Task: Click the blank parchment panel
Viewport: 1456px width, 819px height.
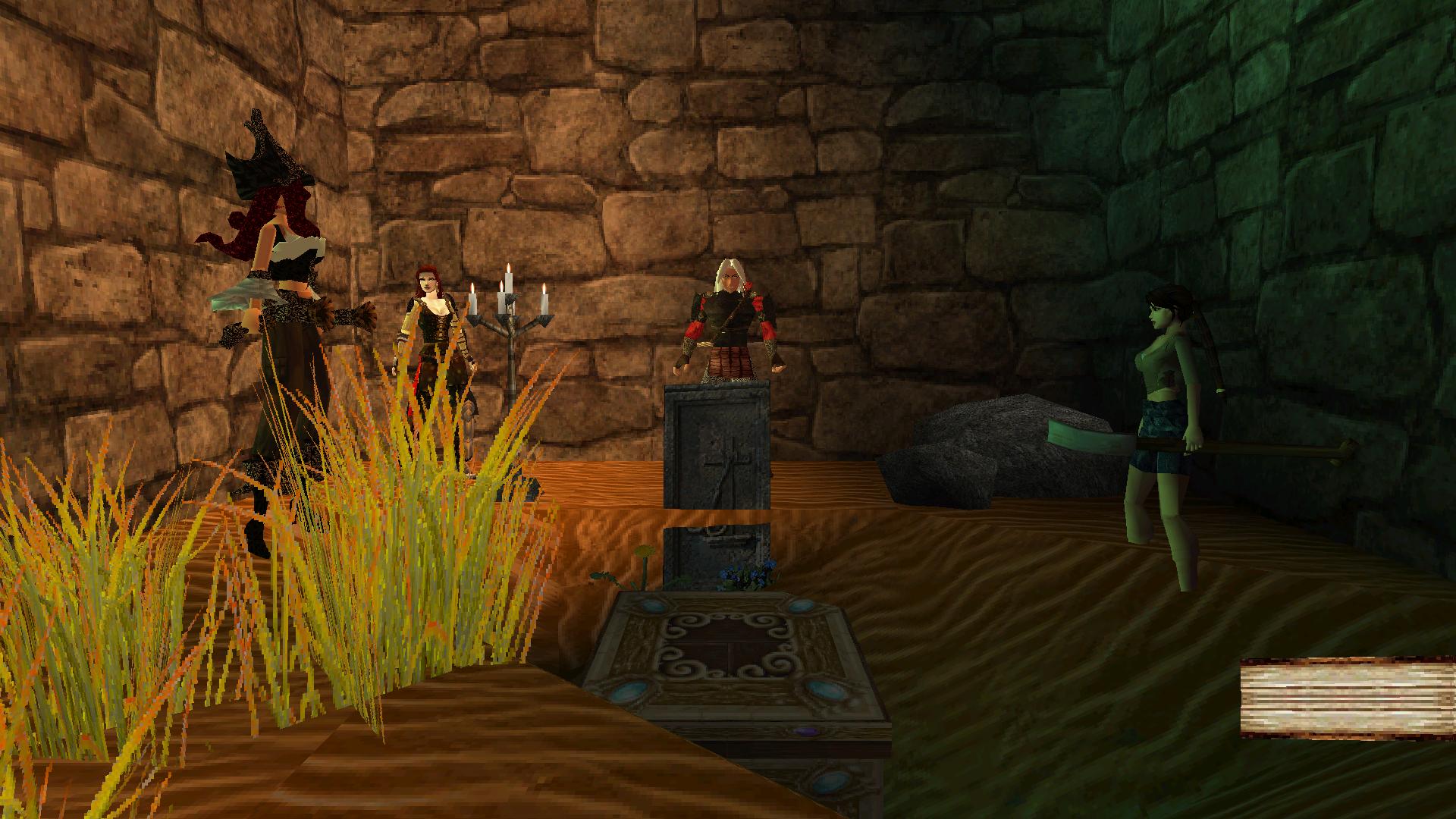Action: tap(1348, 698)
